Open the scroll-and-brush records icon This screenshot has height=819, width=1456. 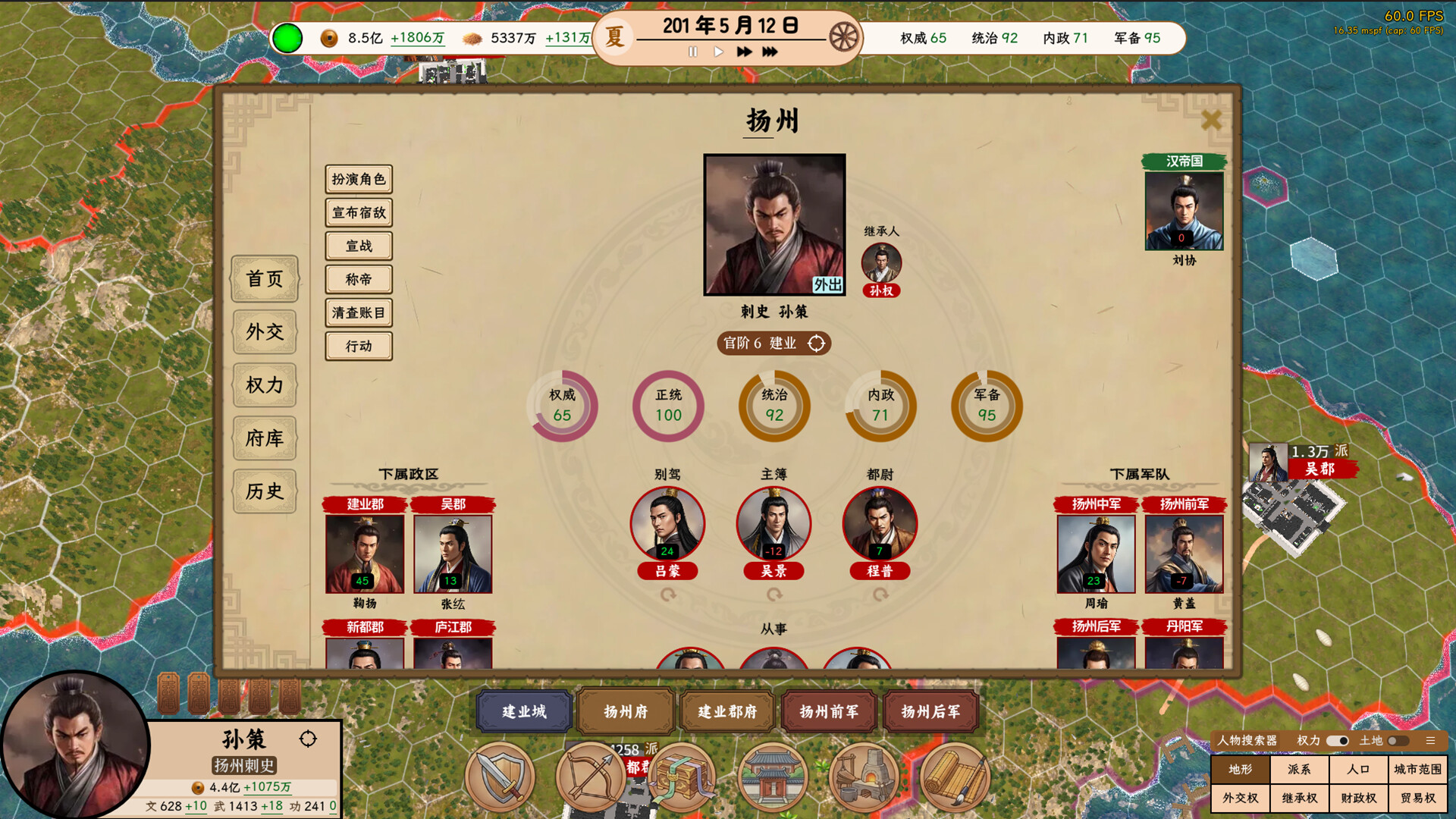957,777
